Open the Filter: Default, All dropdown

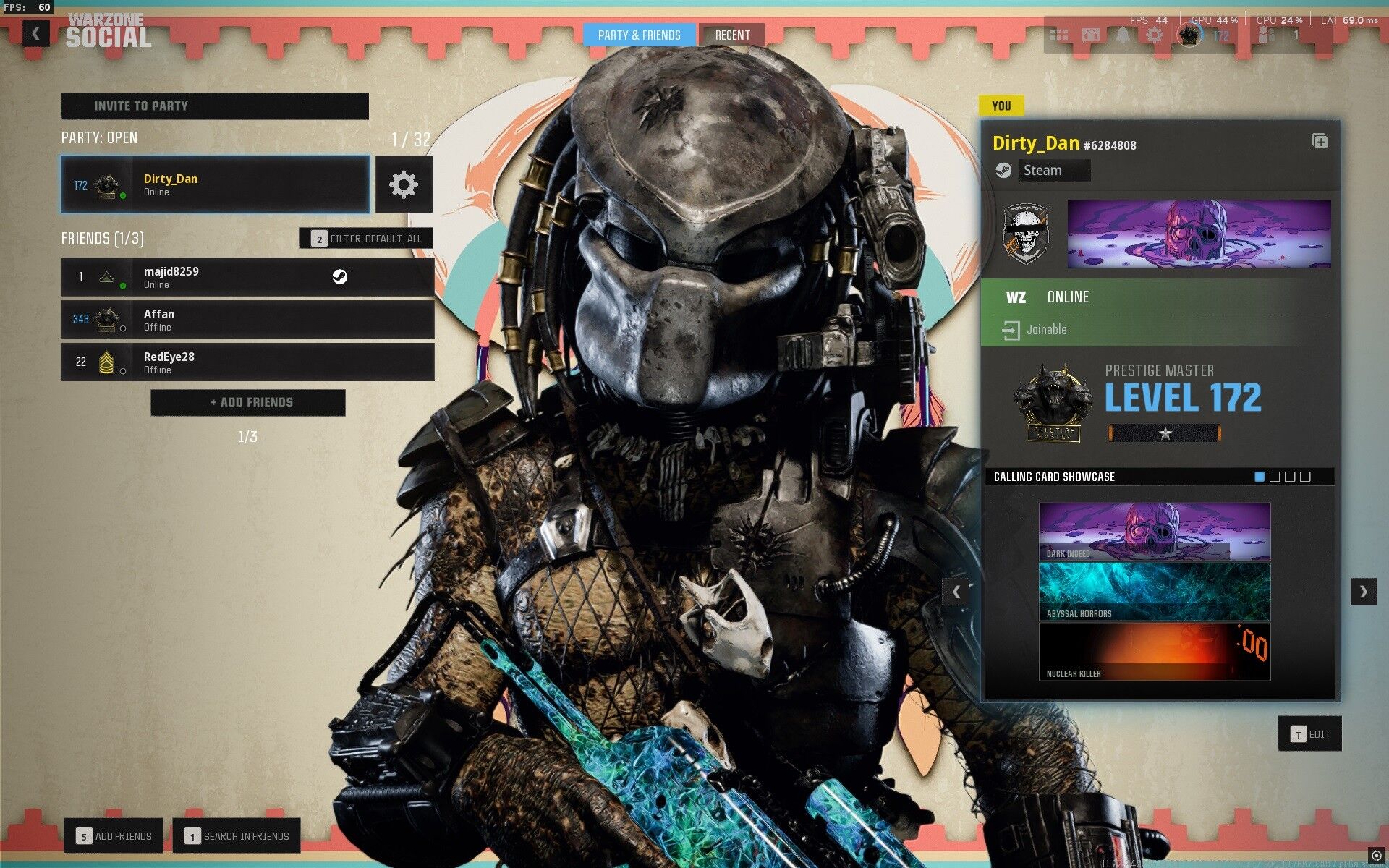click(365, 238)
